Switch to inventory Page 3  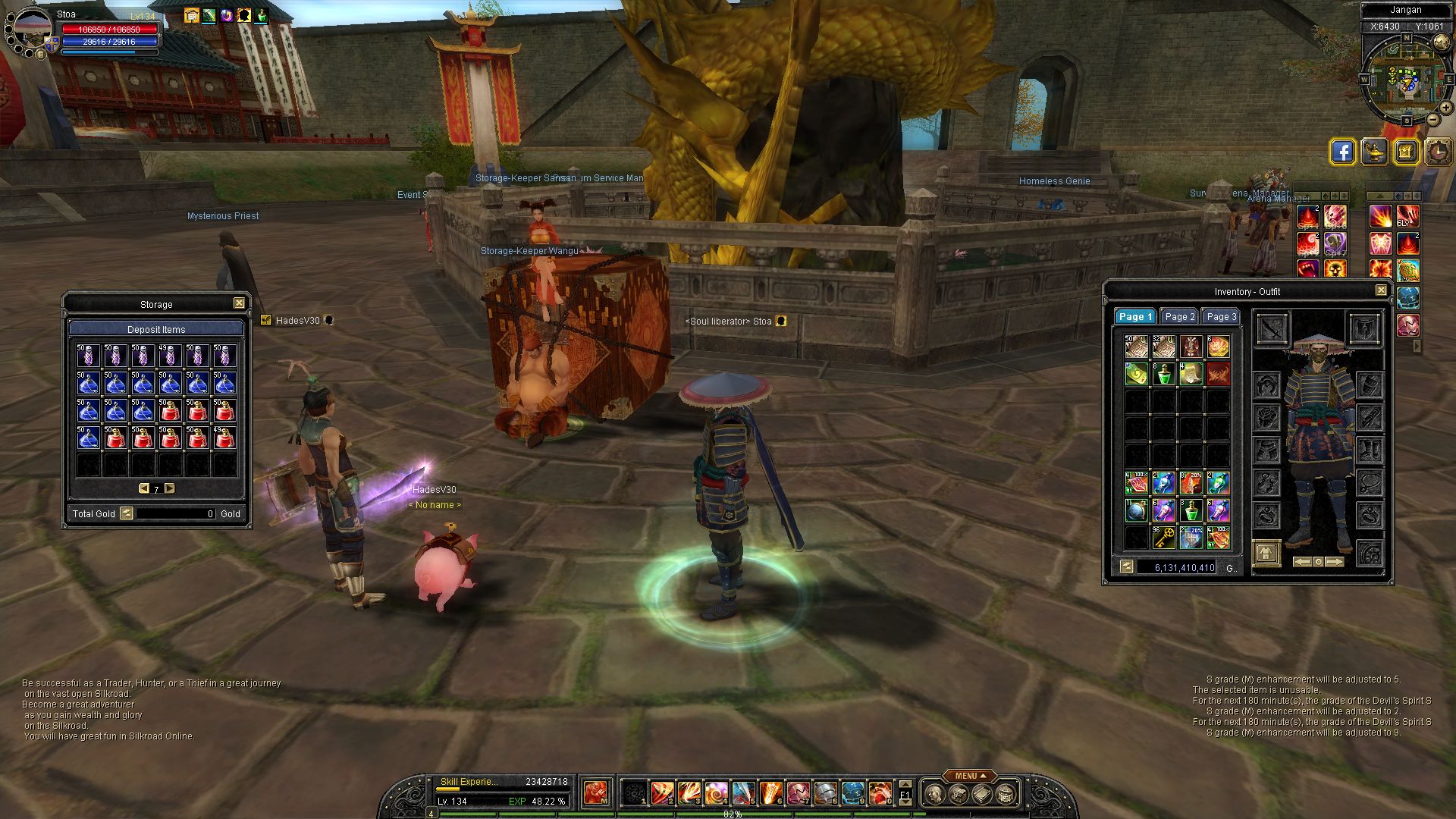(x=1221, y=317)
